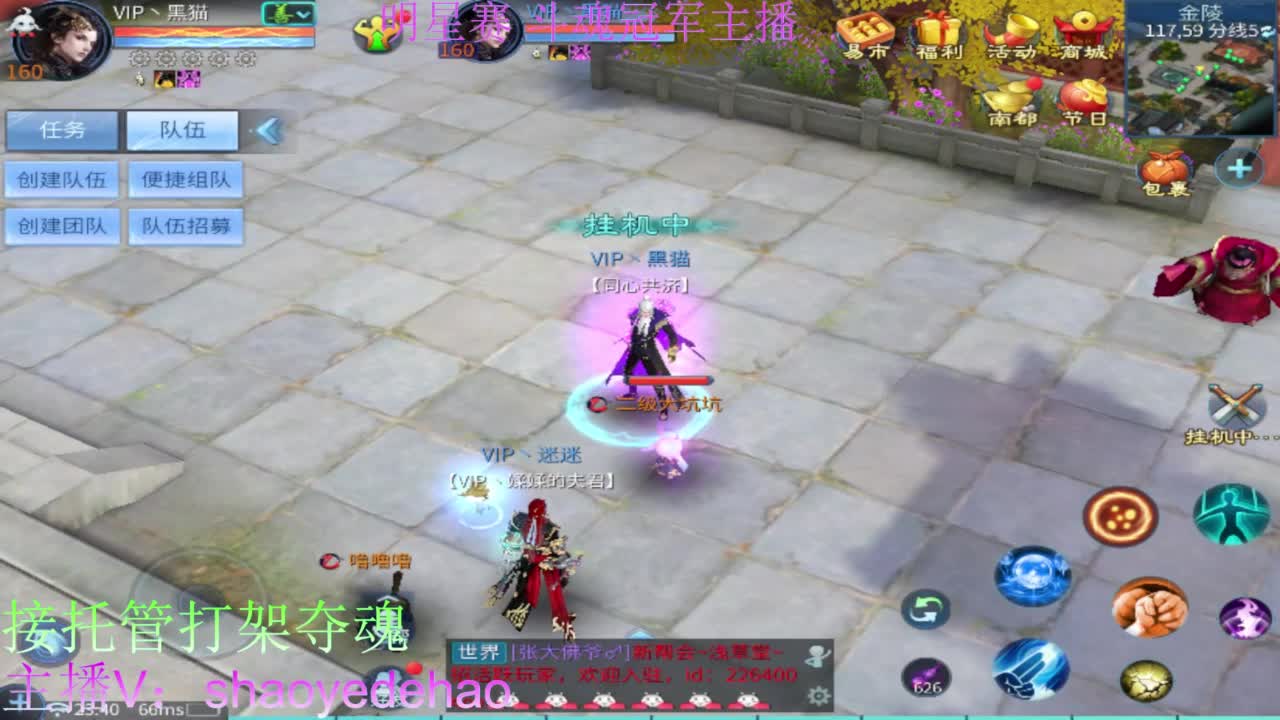Image resolution: width=1280 pixels, height=720 pixels.
Task: Open the 包裹 bag icon
Action: pos(1163,170)
